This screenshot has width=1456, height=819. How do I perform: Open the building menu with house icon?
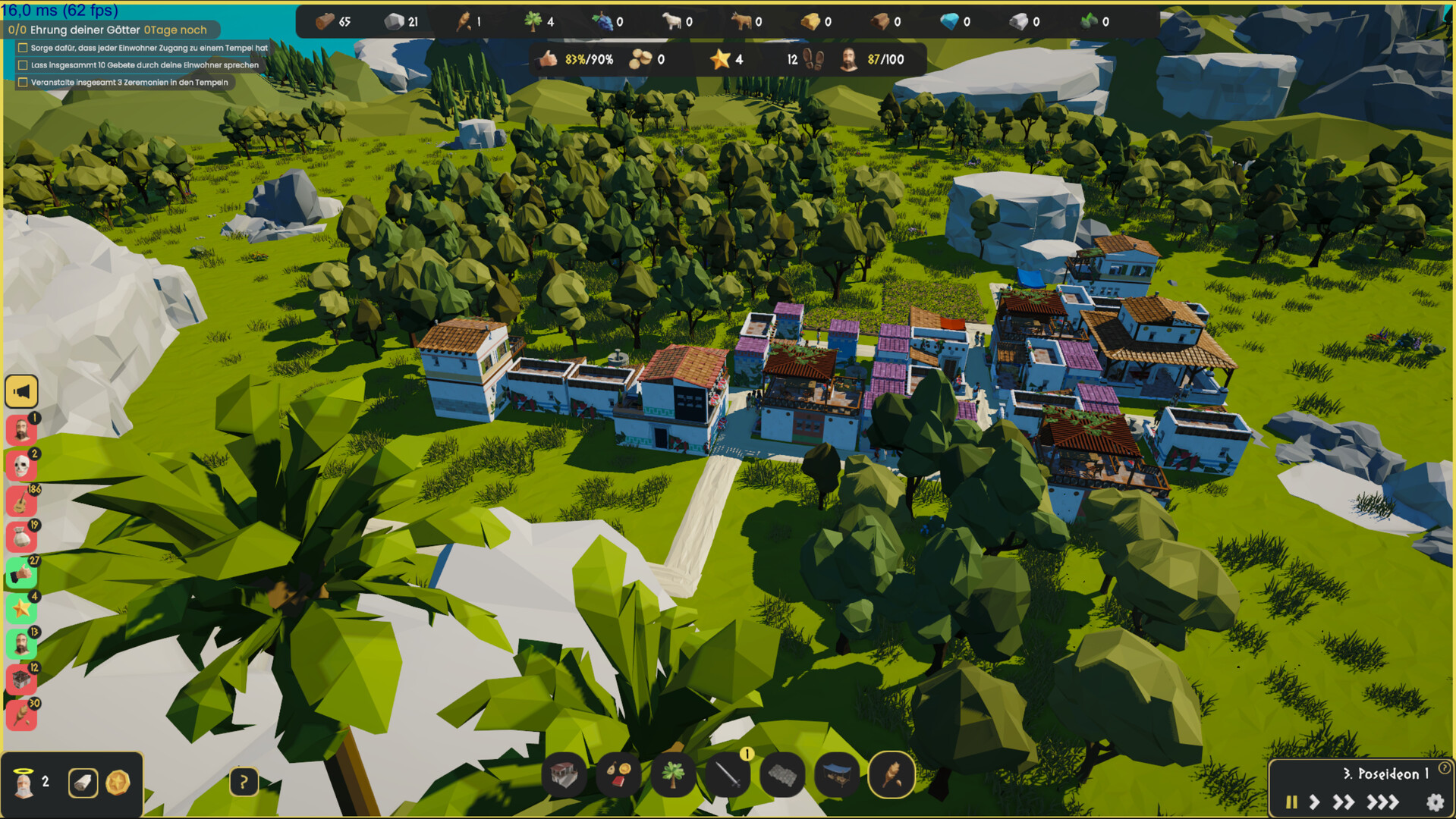pos(564,775)
